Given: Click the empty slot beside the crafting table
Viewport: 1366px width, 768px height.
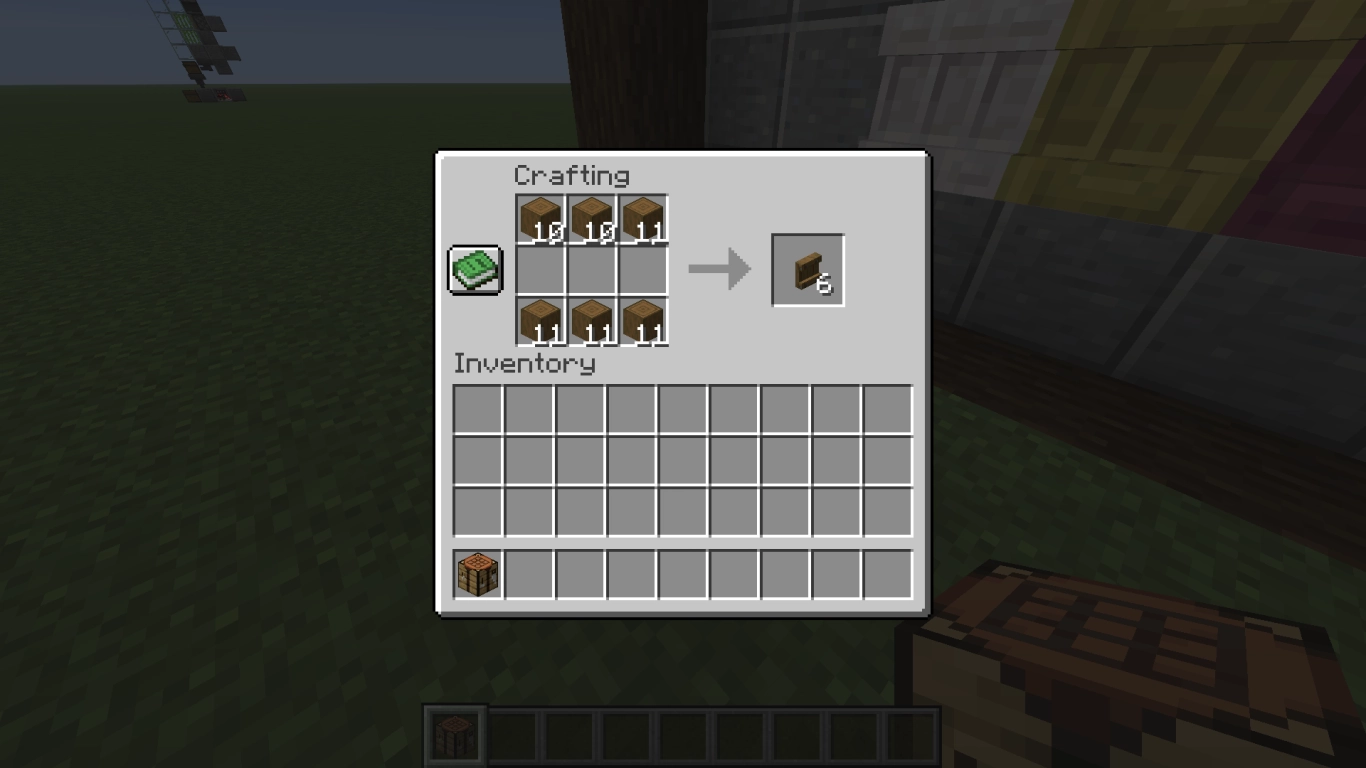Looking at the screenshot, I should [528, 571].
